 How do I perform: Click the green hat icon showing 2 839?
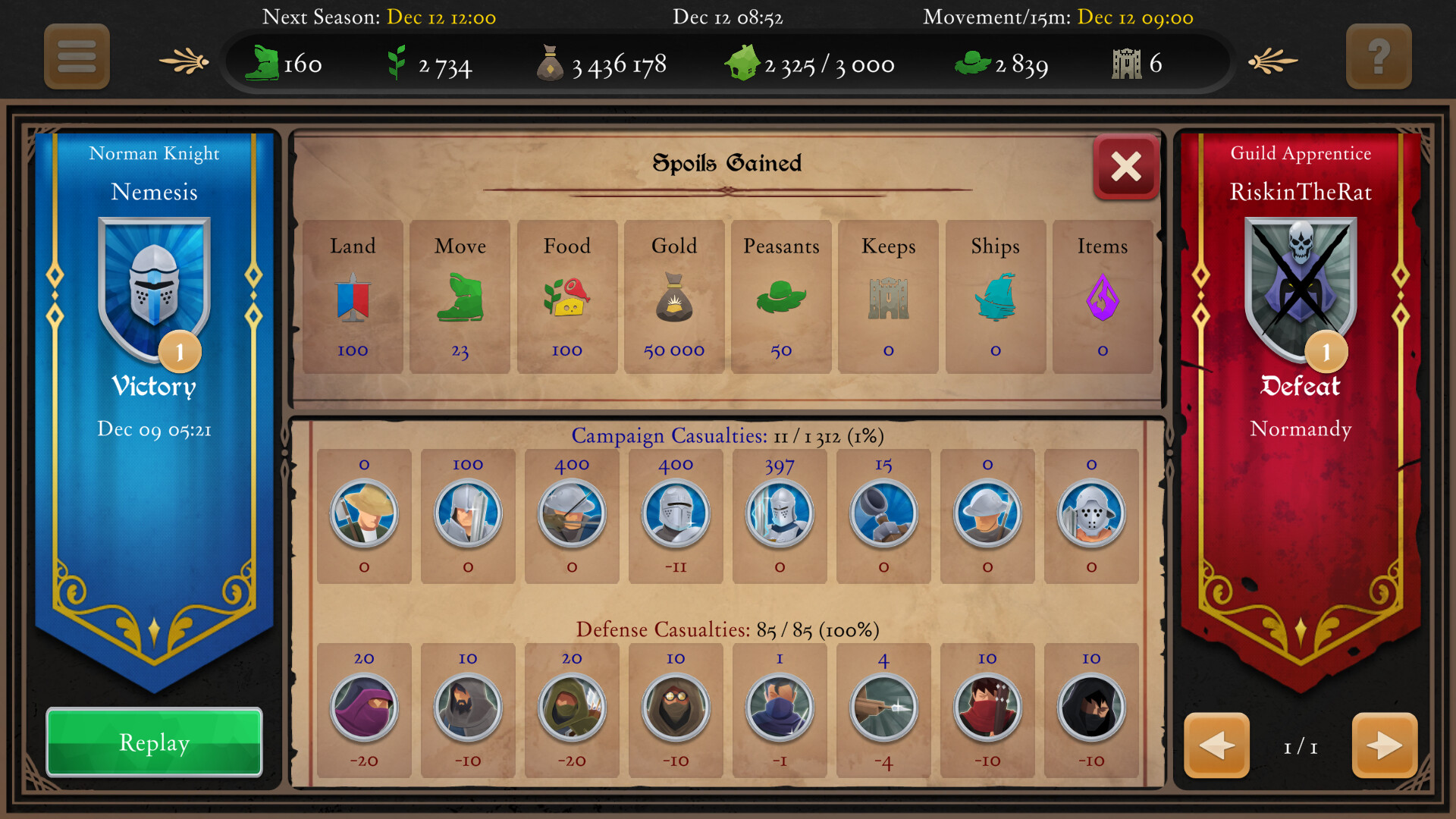coord(973,64)
